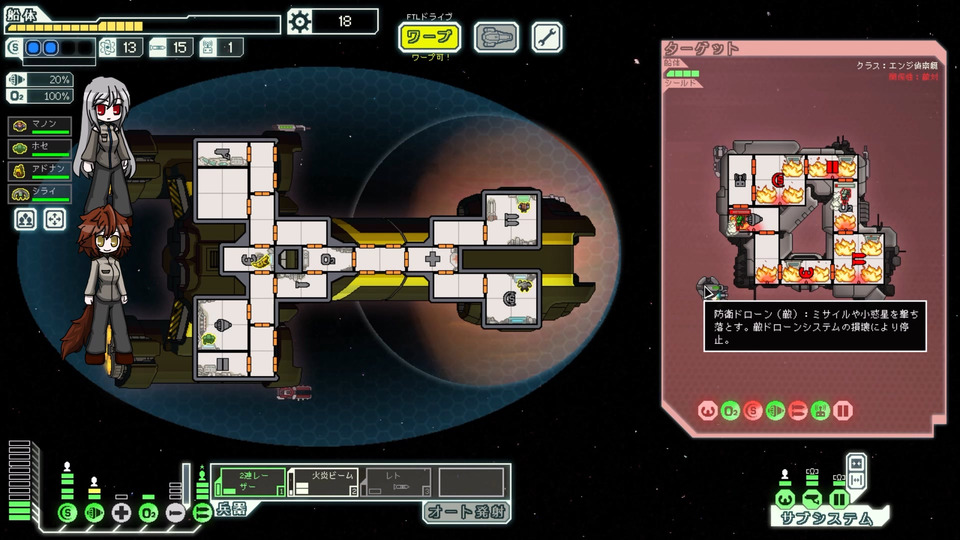960x540 pixels.
Task: Save current crew station positions
Action: point(28,217)
